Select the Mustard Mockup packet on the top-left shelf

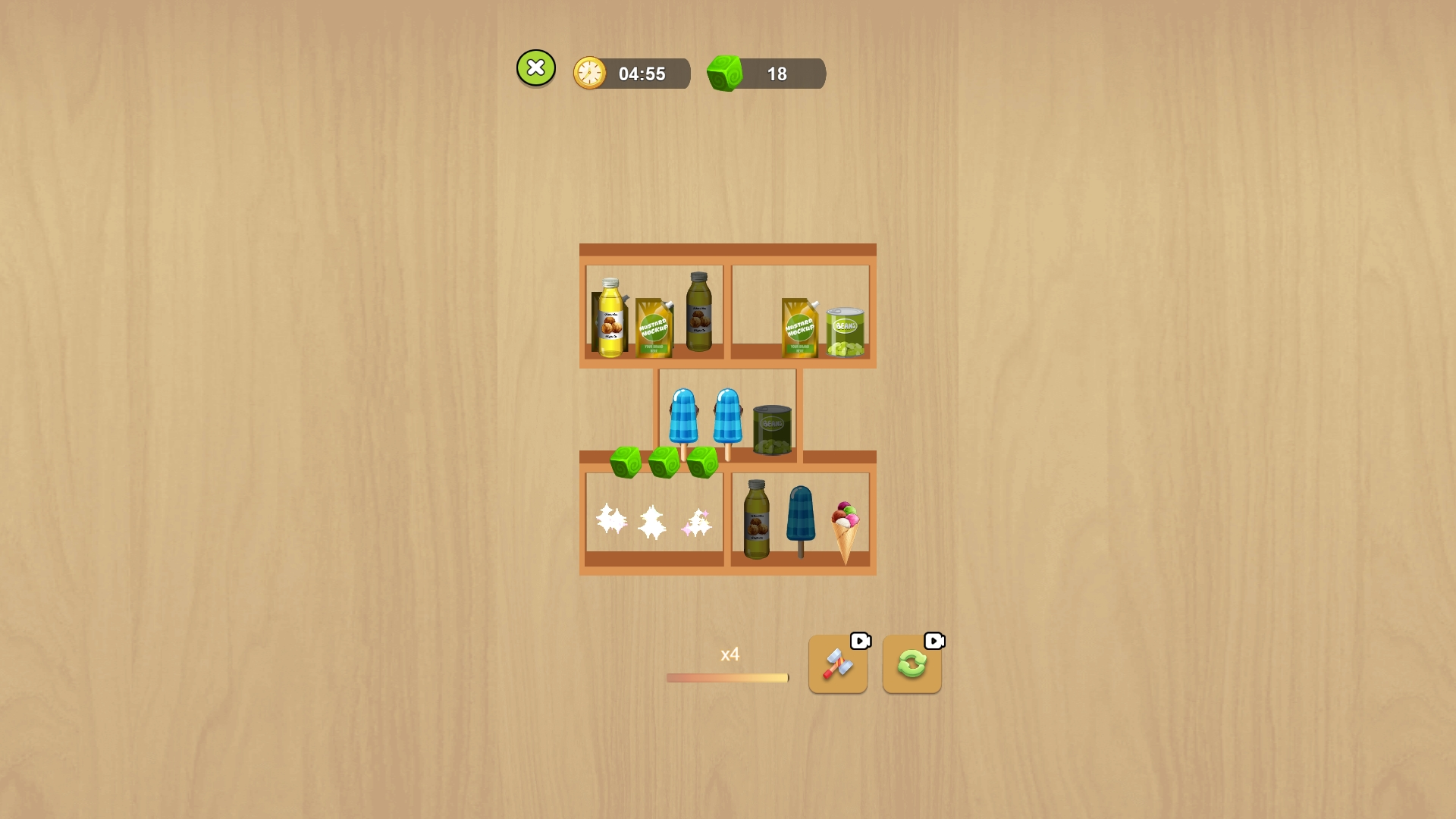[653, 326]
